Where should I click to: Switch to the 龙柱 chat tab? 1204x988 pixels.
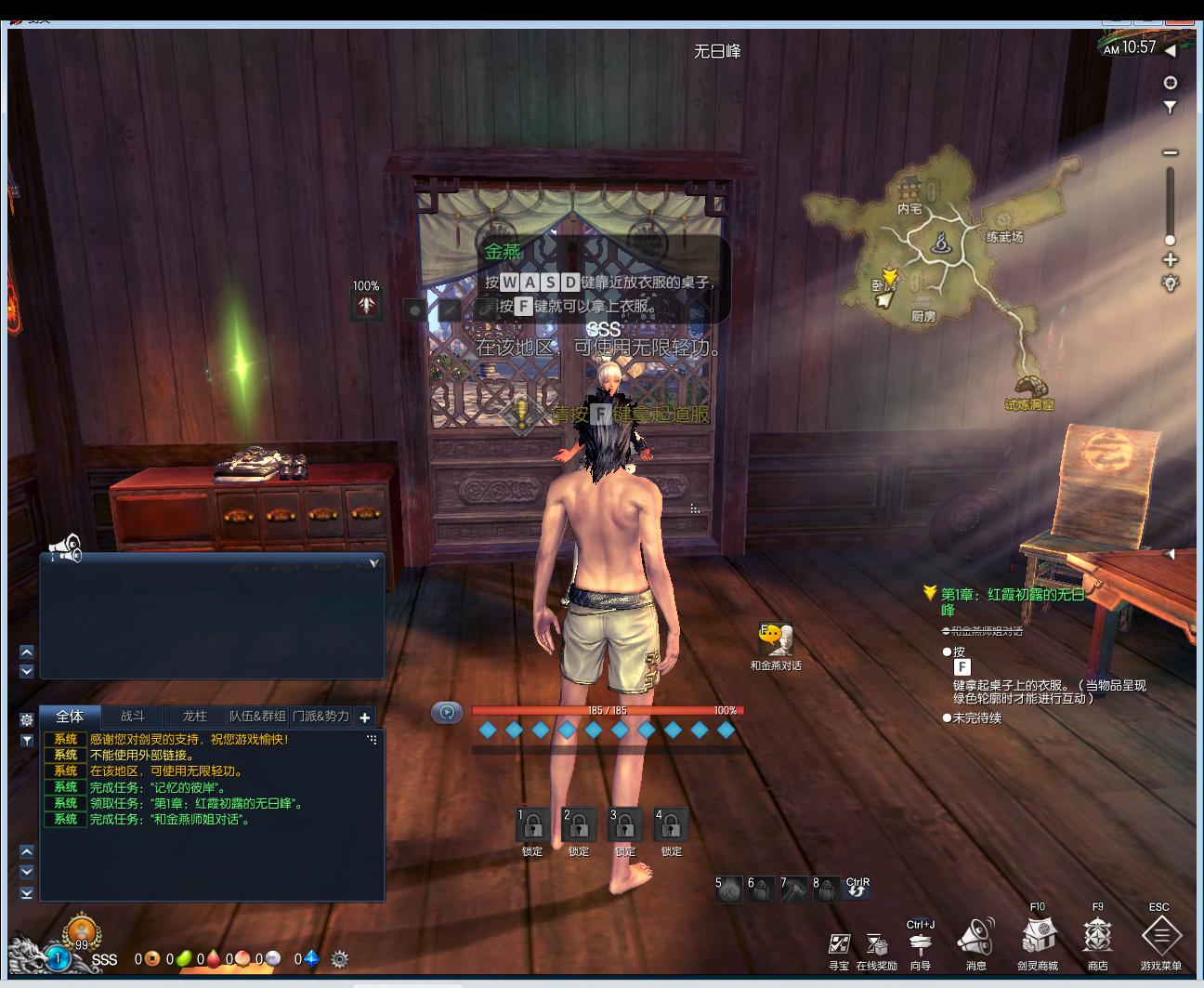(x=195, y=717)
